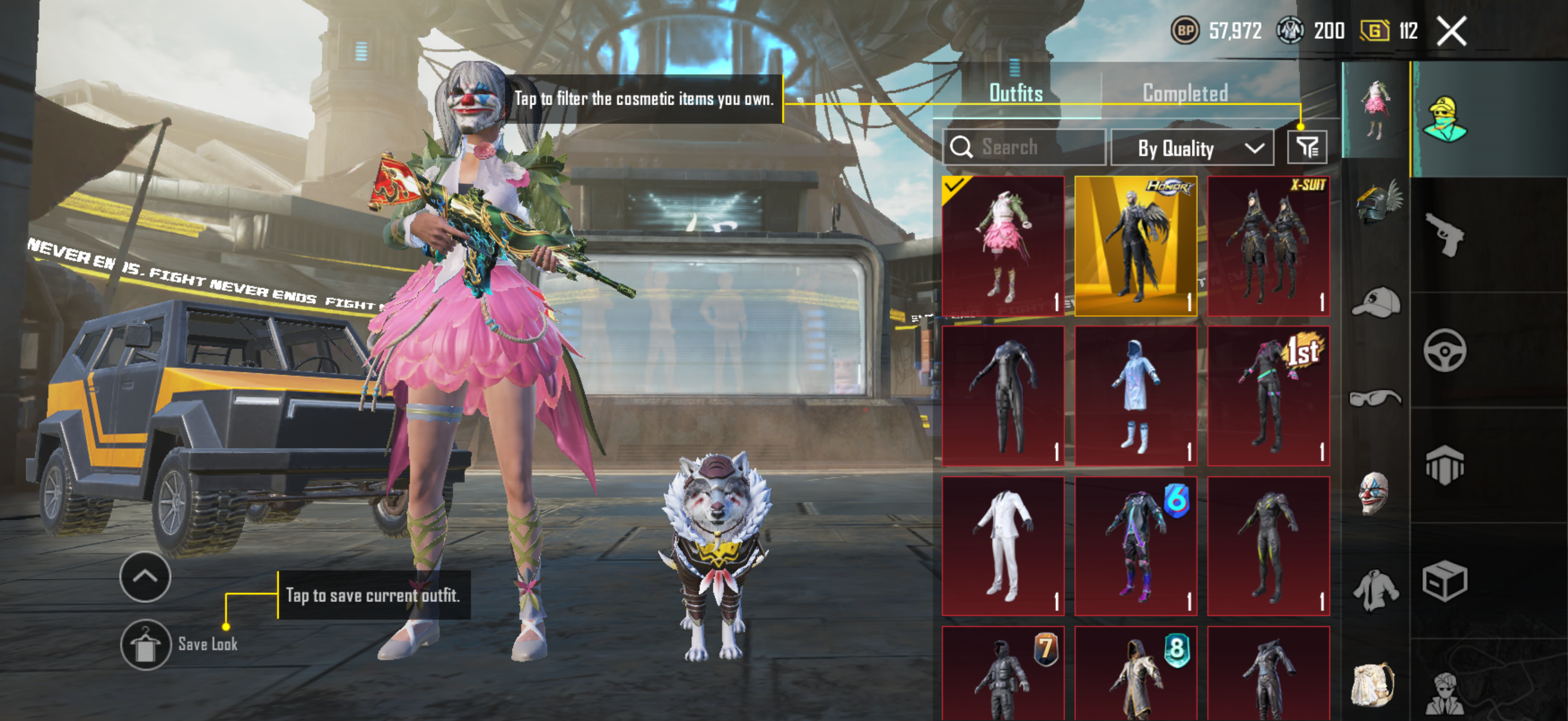Equip the white suit outfit
The image size is (1568, 721).
point(1002,546)
